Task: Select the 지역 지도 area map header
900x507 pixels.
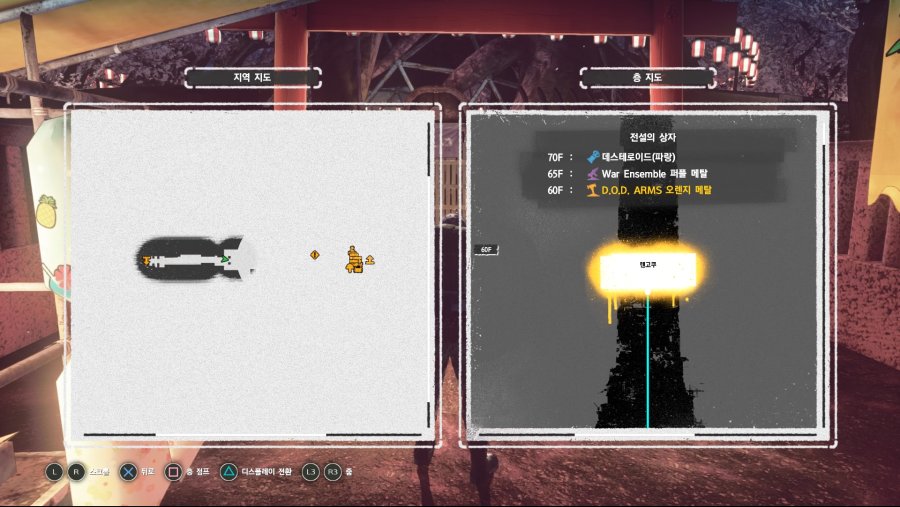Action: click(252, 77)
